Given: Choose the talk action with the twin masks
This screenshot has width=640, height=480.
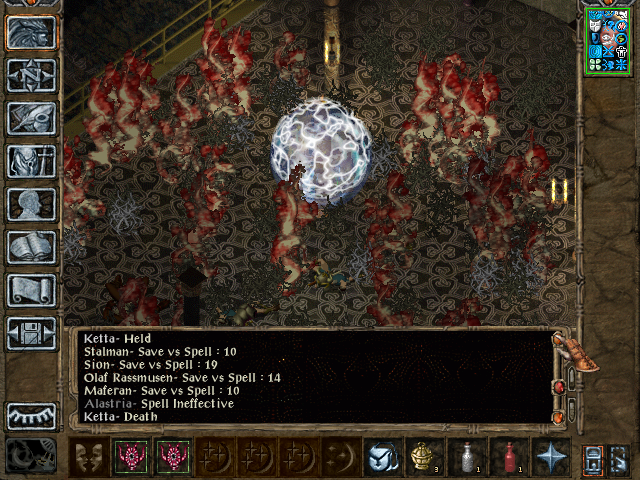Looking at the screenshot, I should click(89, 456).
